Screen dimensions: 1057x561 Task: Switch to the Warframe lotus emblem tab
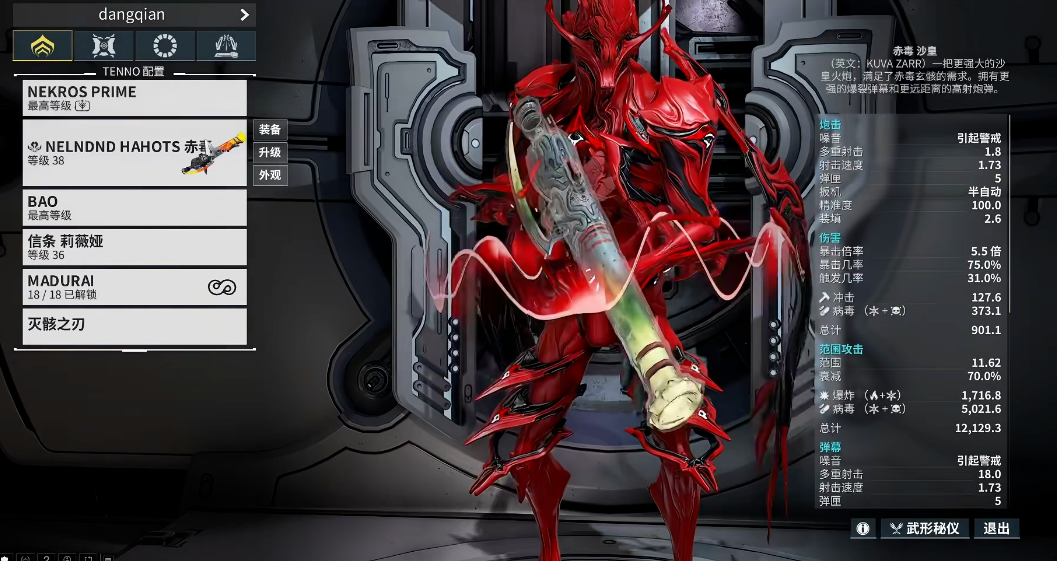tap(43, 45)
